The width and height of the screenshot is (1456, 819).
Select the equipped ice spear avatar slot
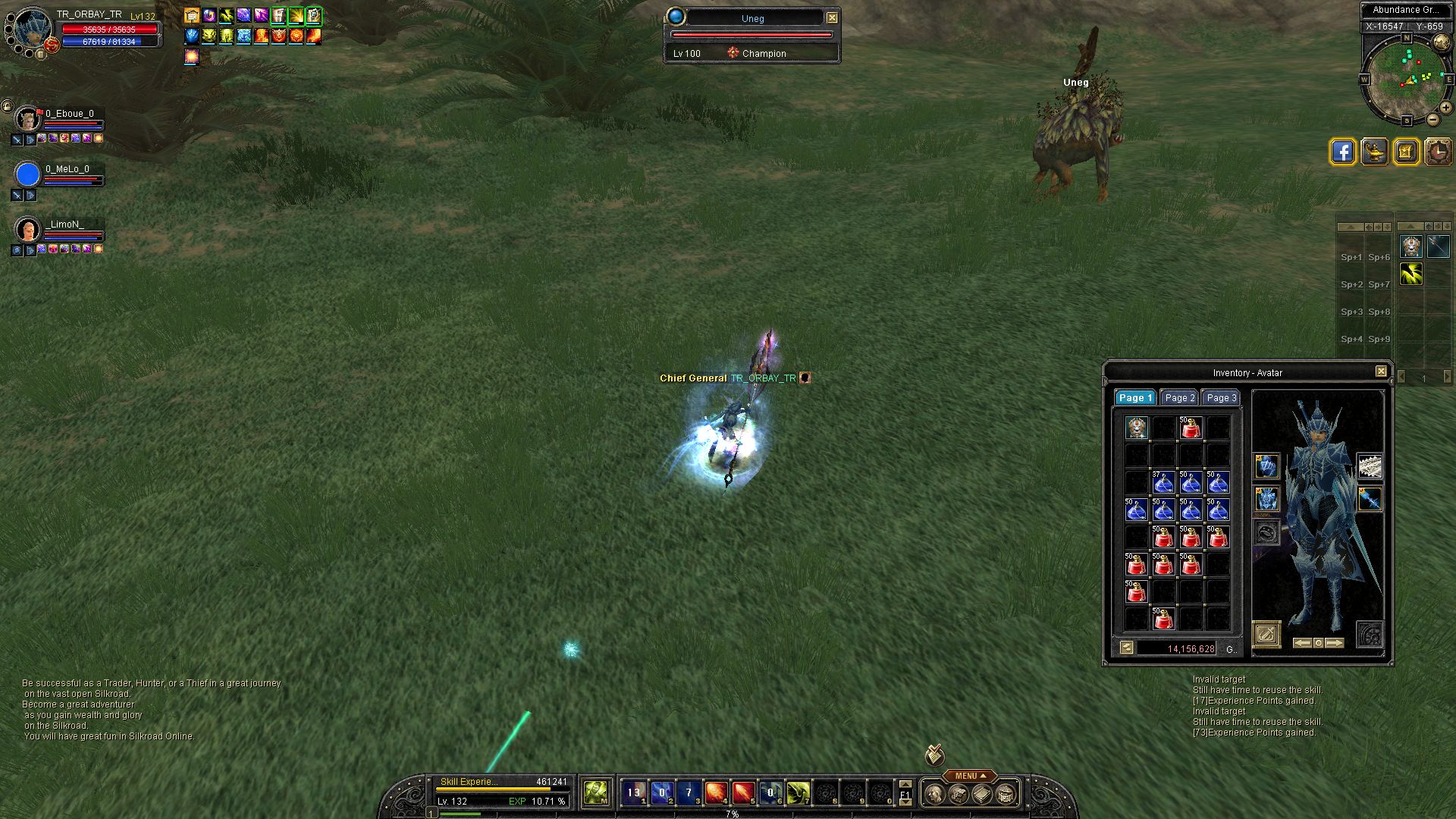pos(1370,499)
